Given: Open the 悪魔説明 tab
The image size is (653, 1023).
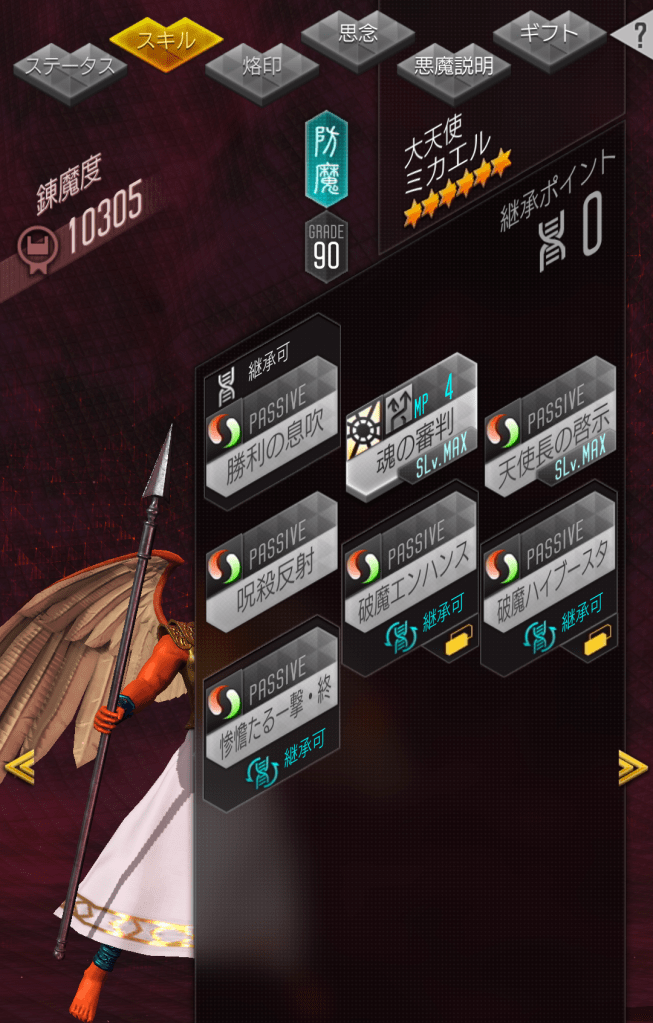Looking at the screenshot, I should (453, 68).
